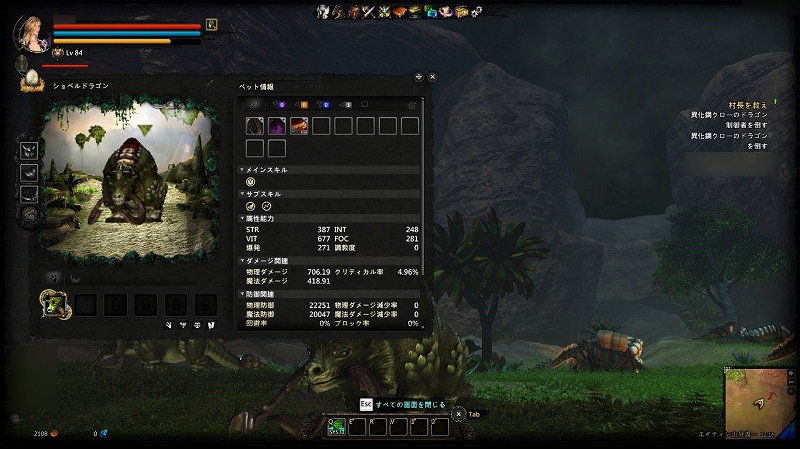Select the first equipped pet item slot
800x449 pixels.
click(255, 126)
